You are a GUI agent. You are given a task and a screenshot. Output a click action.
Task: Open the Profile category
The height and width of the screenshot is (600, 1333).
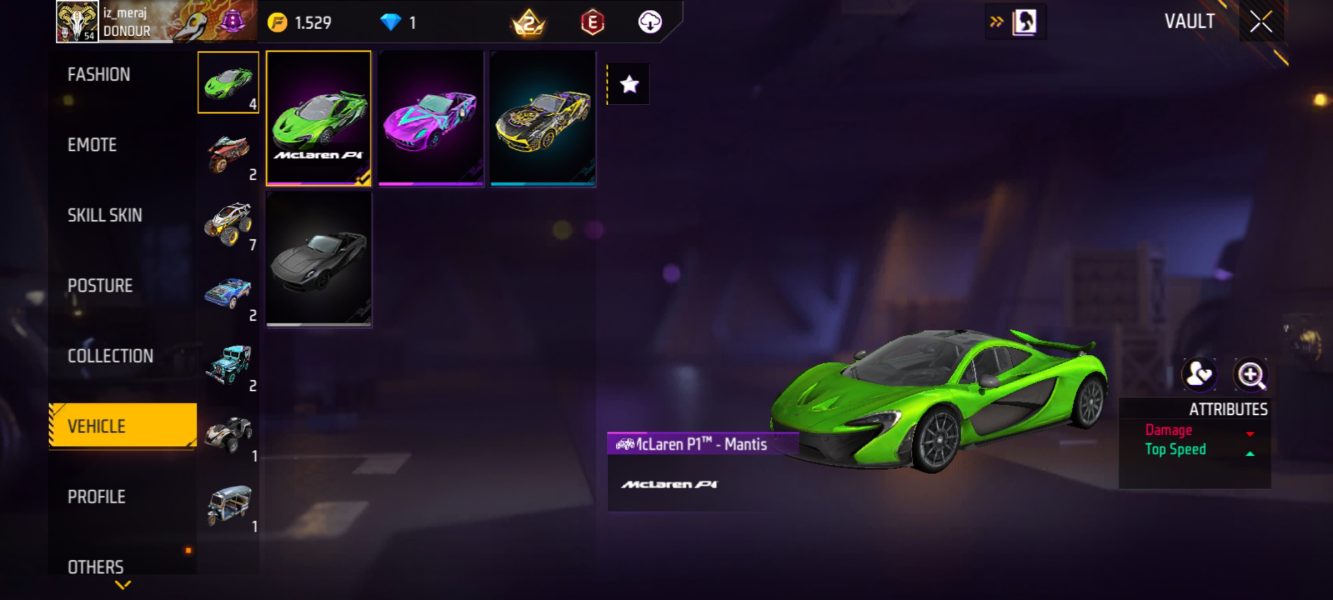(96, 497)
